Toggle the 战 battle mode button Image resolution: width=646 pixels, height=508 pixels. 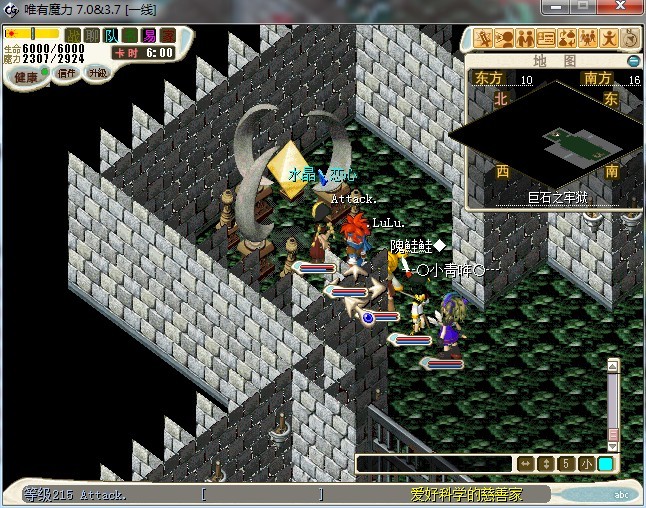pos(73,35)
